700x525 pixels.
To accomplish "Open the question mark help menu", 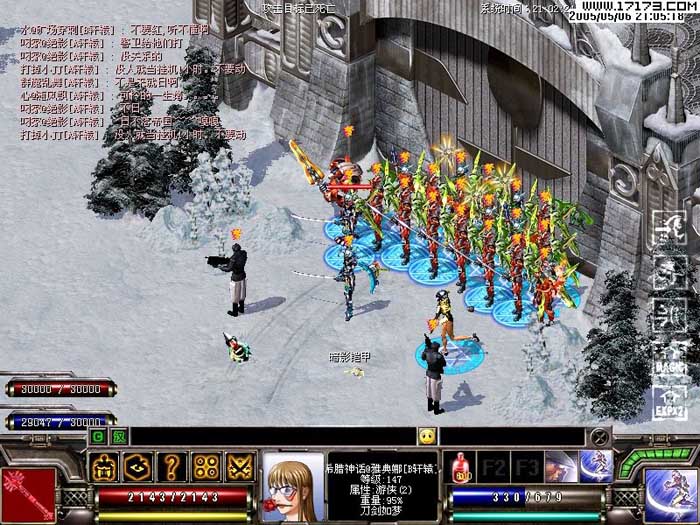I will click(x=171, y=467).
